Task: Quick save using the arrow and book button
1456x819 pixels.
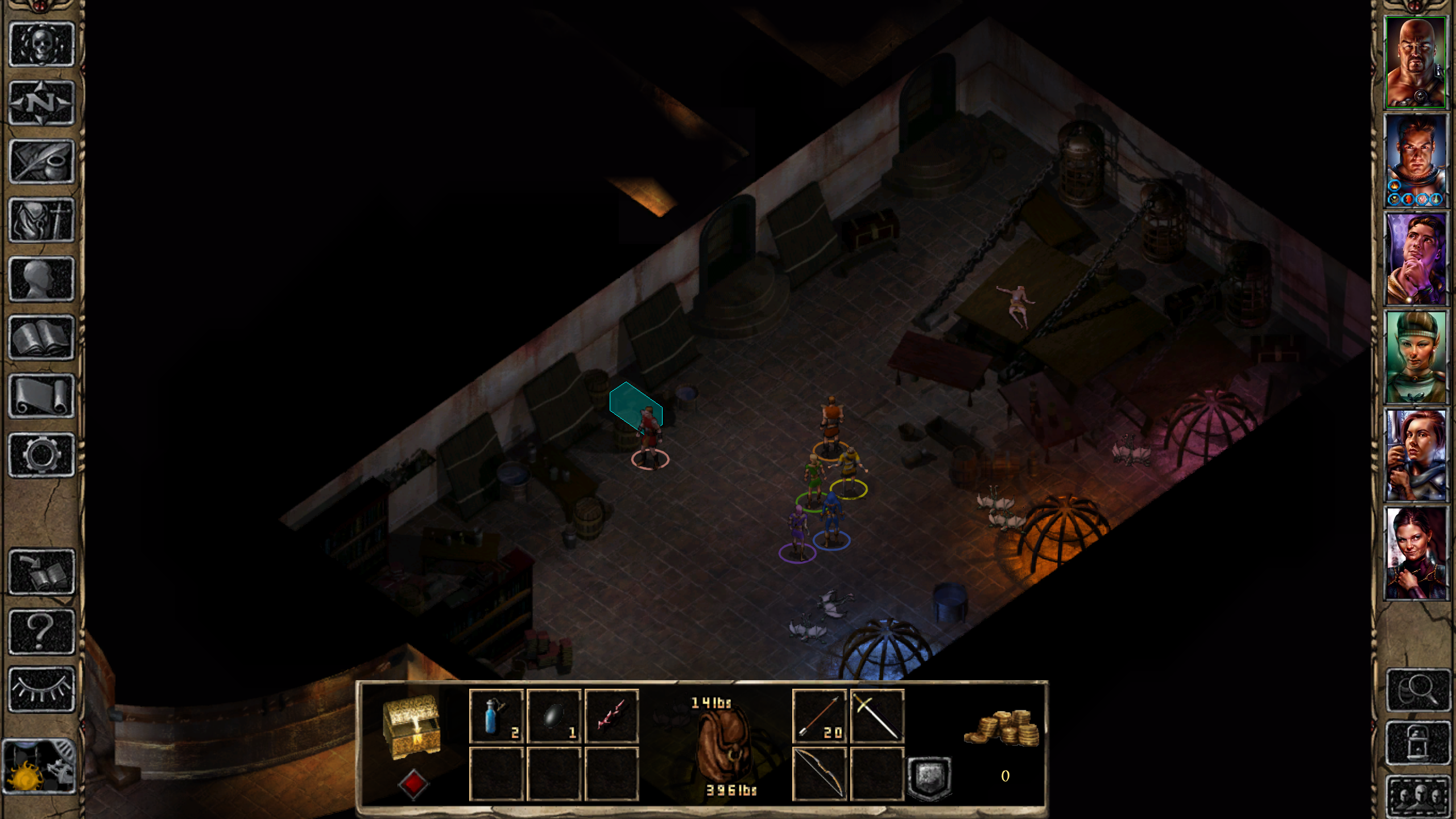Action: coord(42,572)
